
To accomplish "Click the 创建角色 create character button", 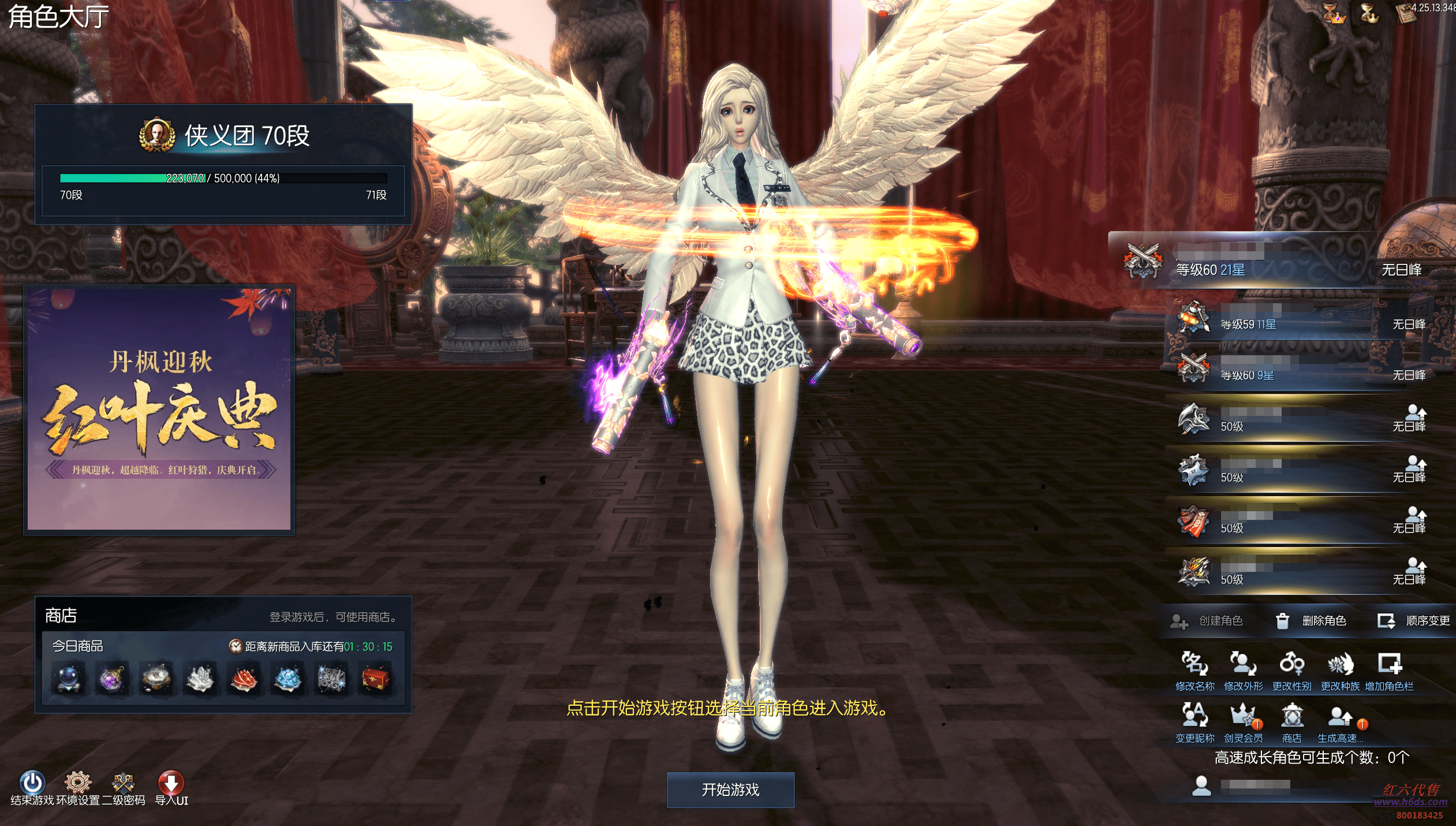I will point(1207,621).
